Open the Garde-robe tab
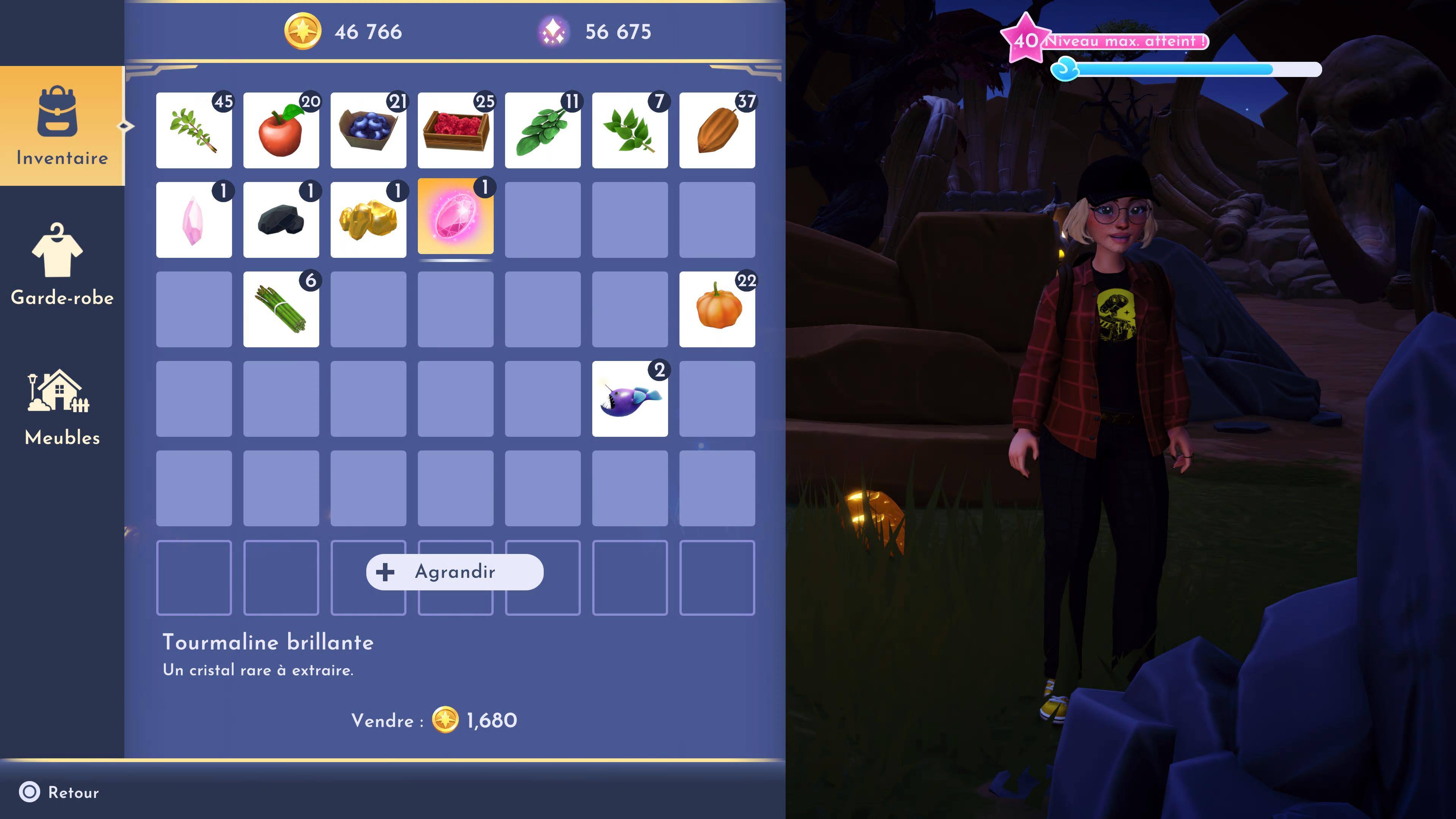This screenshot has height=819, width=1456. tap(61, 265)
